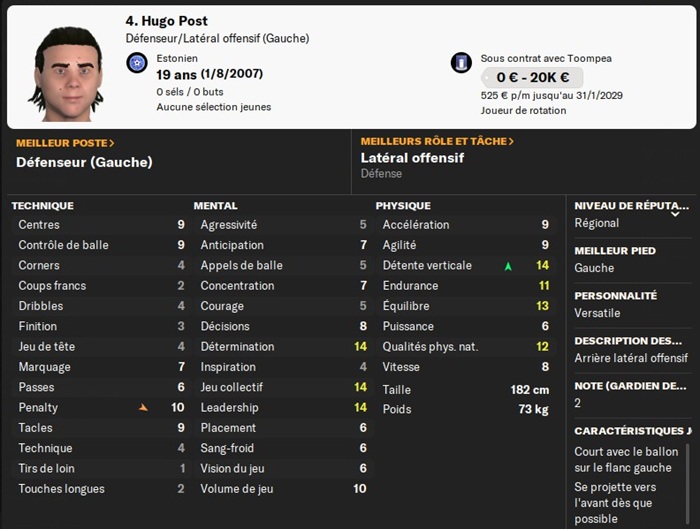This screenshot has height=529, width=700.
Task: Open the Meilleur Poste section header
Action: coord(65,143)
